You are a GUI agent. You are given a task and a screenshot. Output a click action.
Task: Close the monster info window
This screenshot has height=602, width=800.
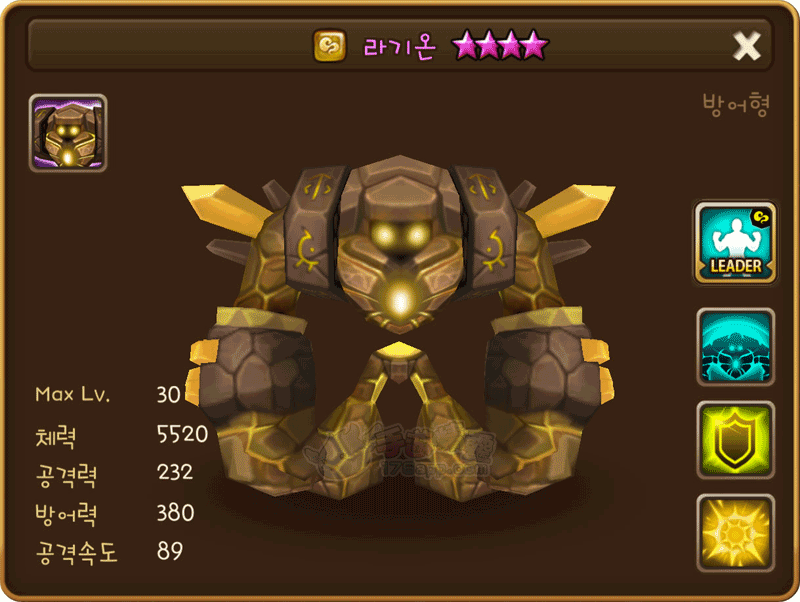pyautogui.click(x=747, y=45)
